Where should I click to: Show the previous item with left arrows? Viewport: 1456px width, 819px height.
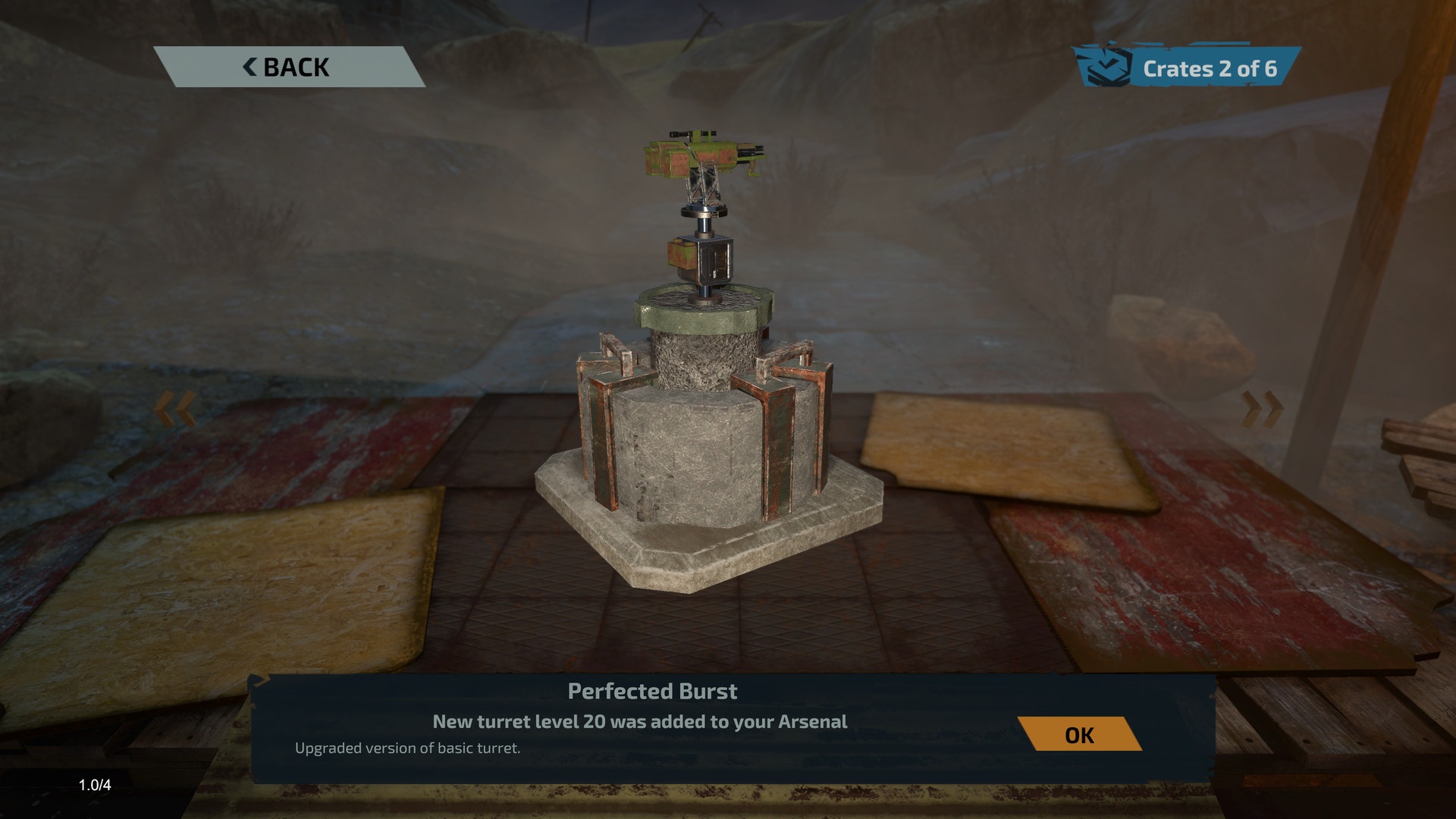[x=176, y=409]
